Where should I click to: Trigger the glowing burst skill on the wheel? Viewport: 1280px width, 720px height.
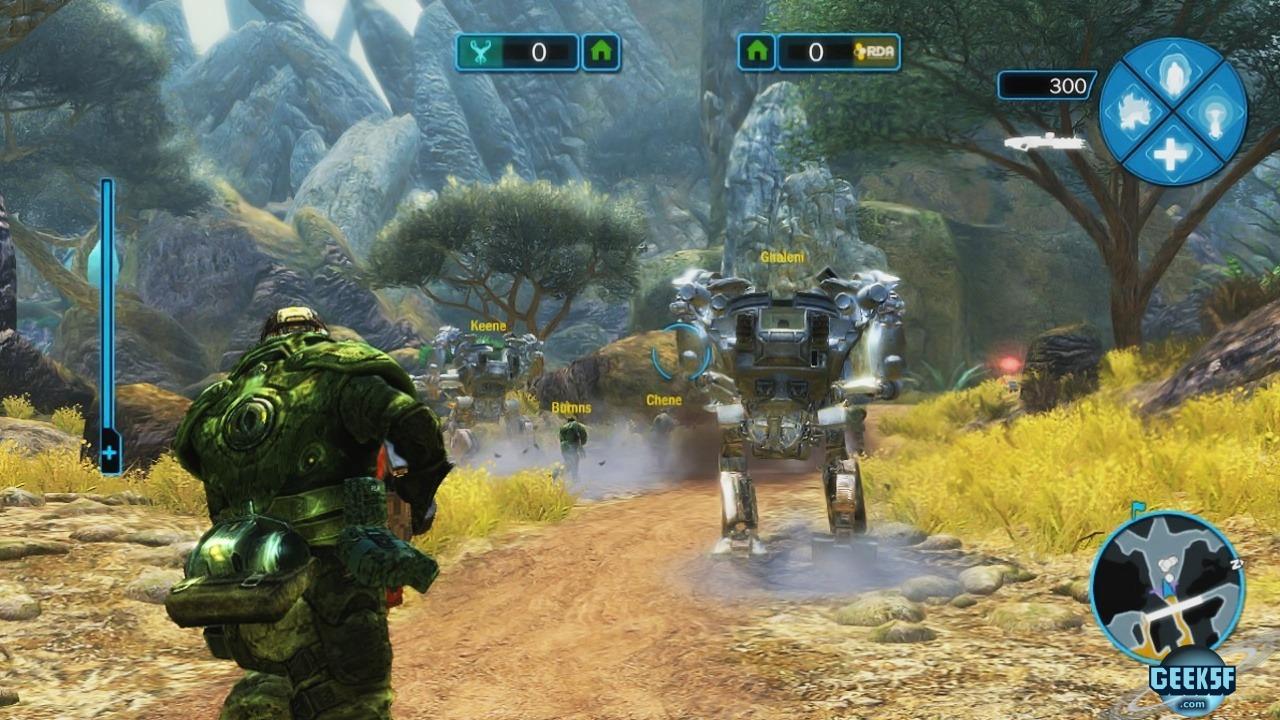click(1214, 111)
